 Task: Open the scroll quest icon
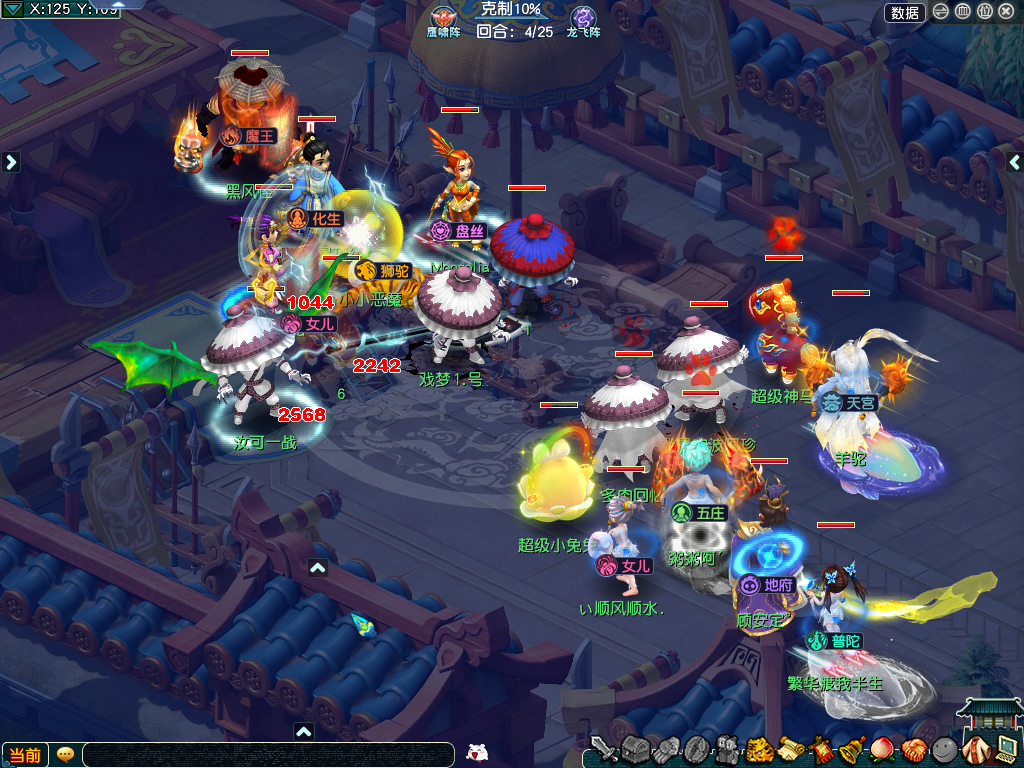click(791, 749)
